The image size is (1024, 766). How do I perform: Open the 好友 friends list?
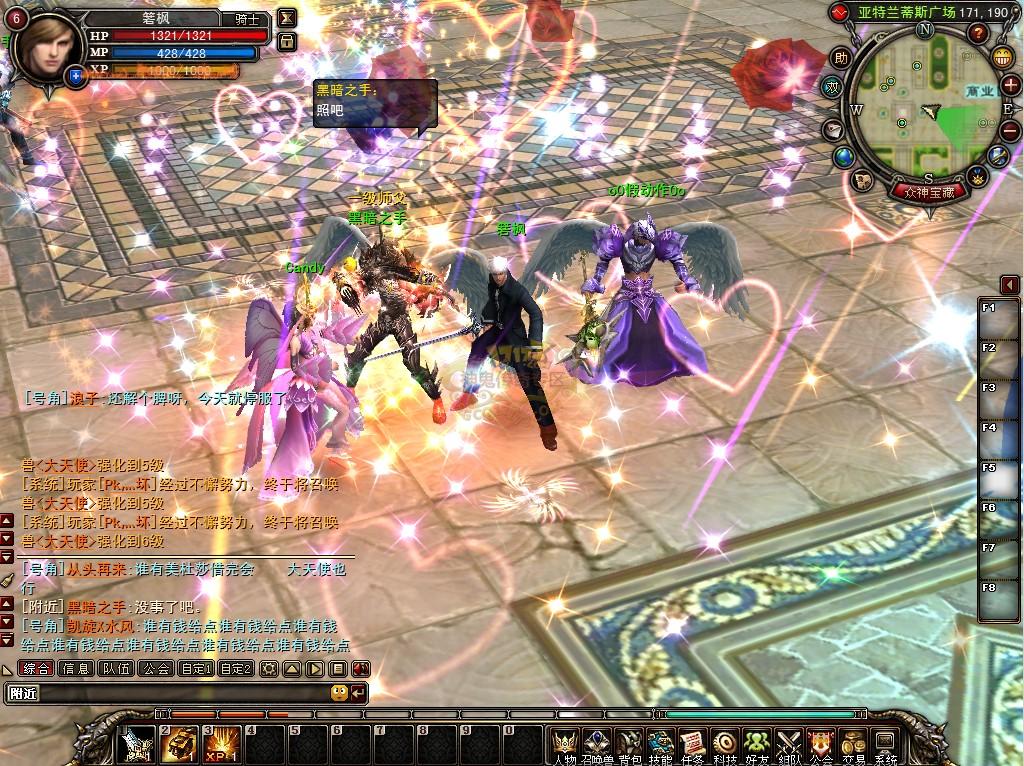click(x=757, y=743)
